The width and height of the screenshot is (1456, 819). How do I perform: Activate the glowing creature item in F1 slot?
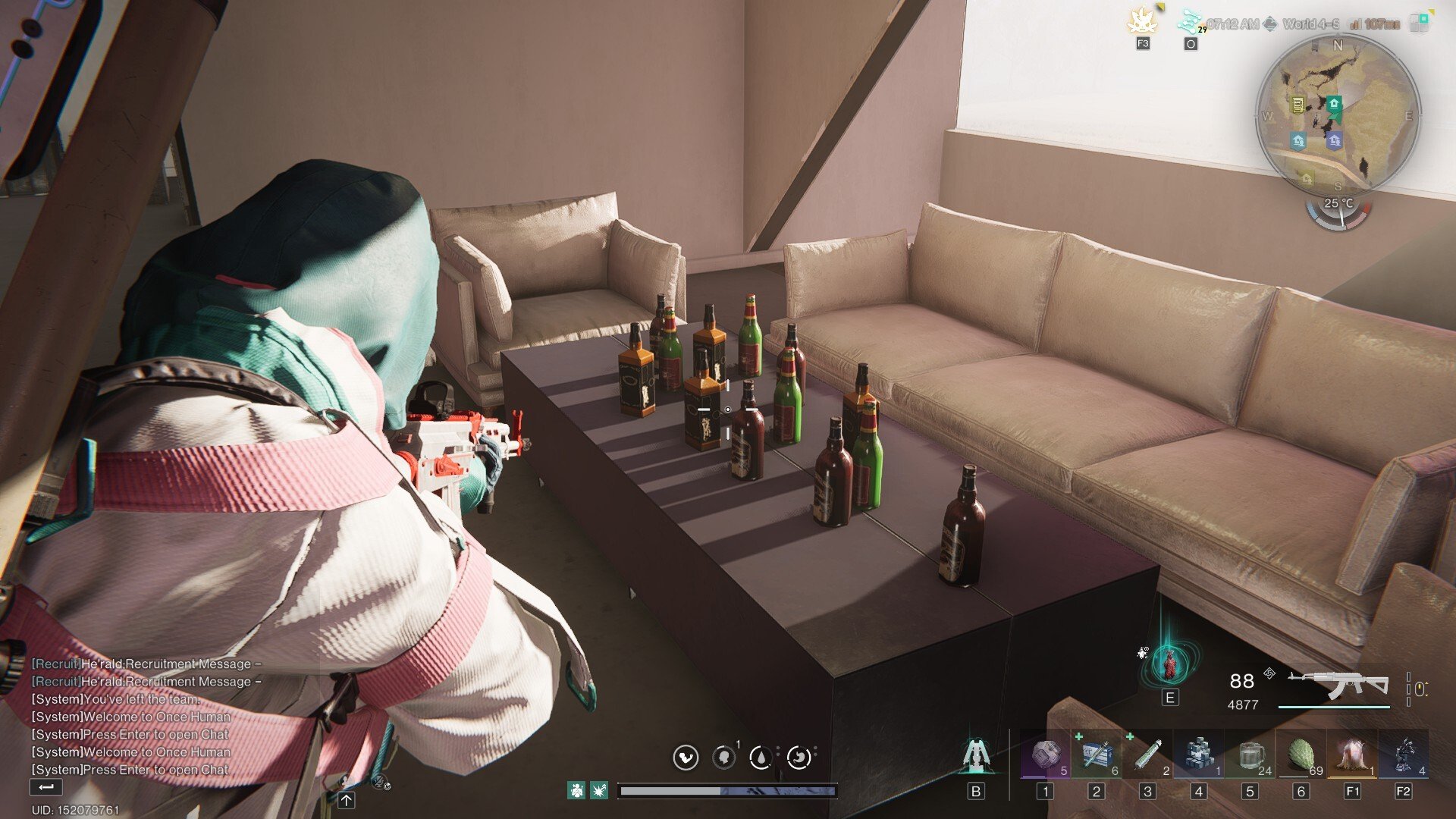[x=1352, y=755]
